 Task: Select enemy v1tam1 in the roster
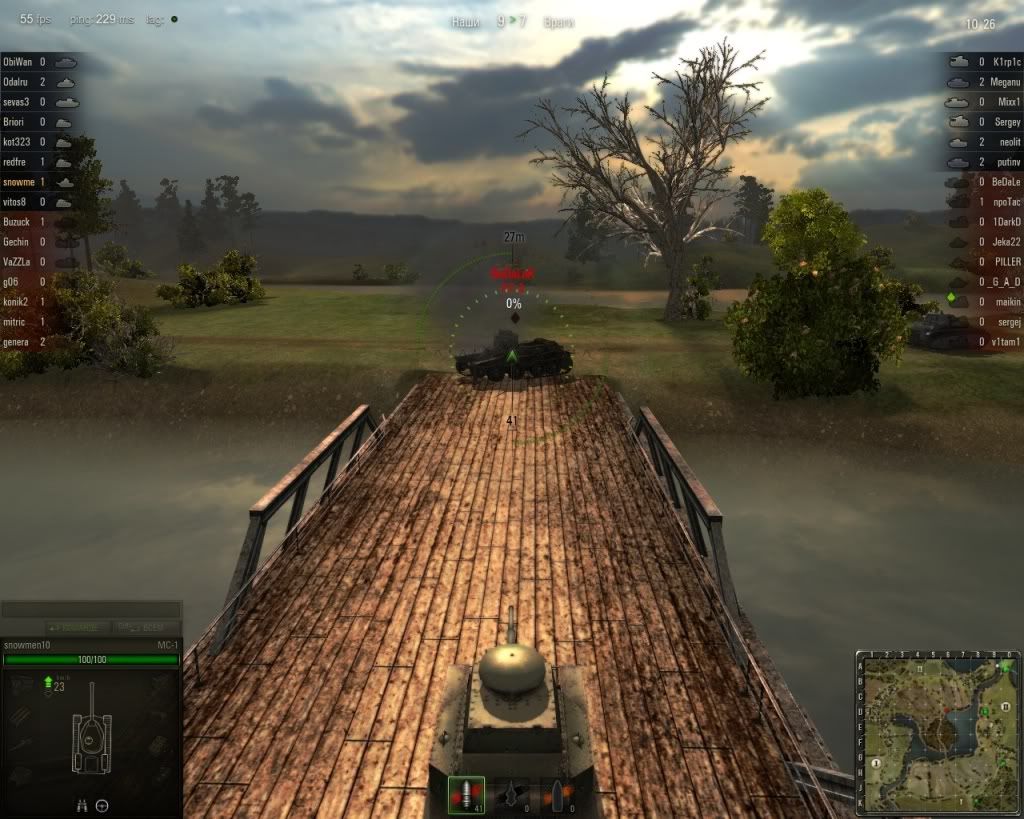pyautogui.click(x=985, y=342)
